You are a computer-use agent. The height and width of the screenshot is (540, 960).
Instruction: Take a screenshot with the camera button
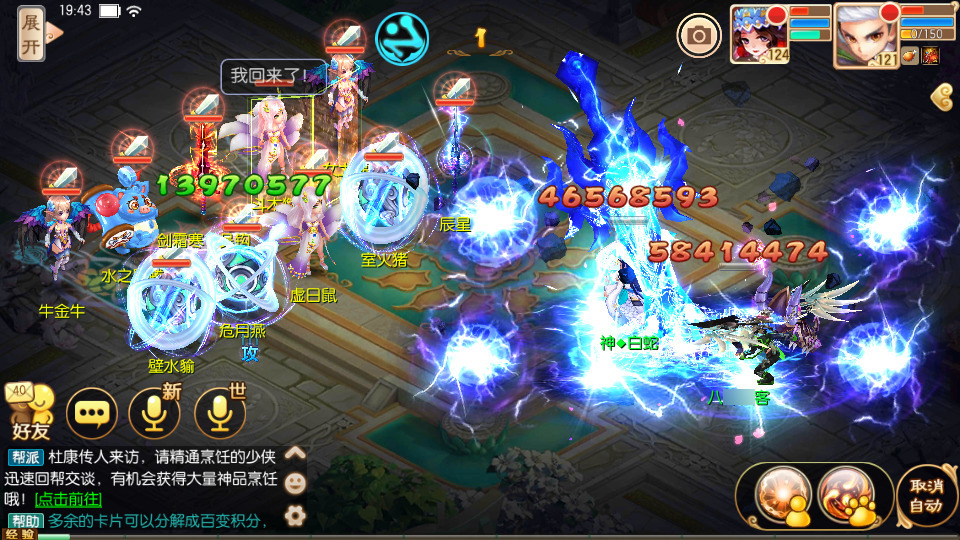click(700, 37)
